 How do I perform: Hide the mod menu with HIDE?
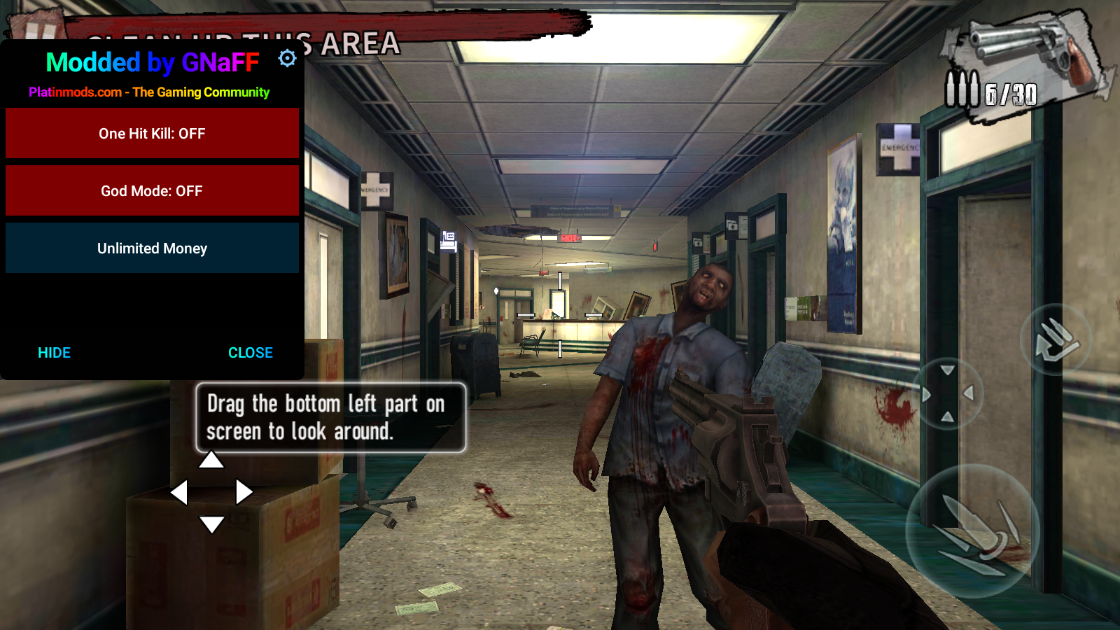(x=54, y=352)
